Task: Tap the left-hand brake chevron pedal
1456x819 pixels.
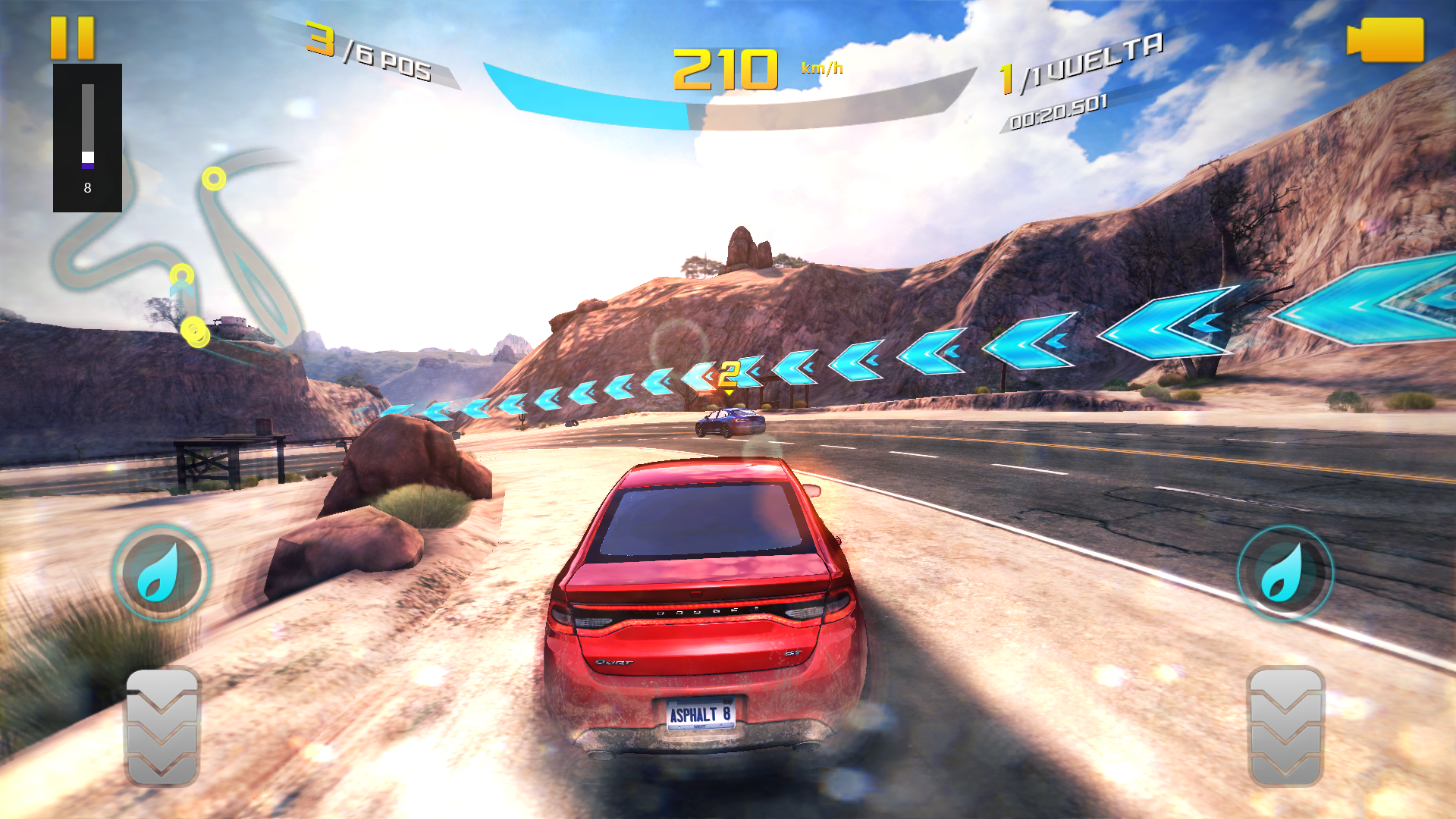Action: (162, 726)
